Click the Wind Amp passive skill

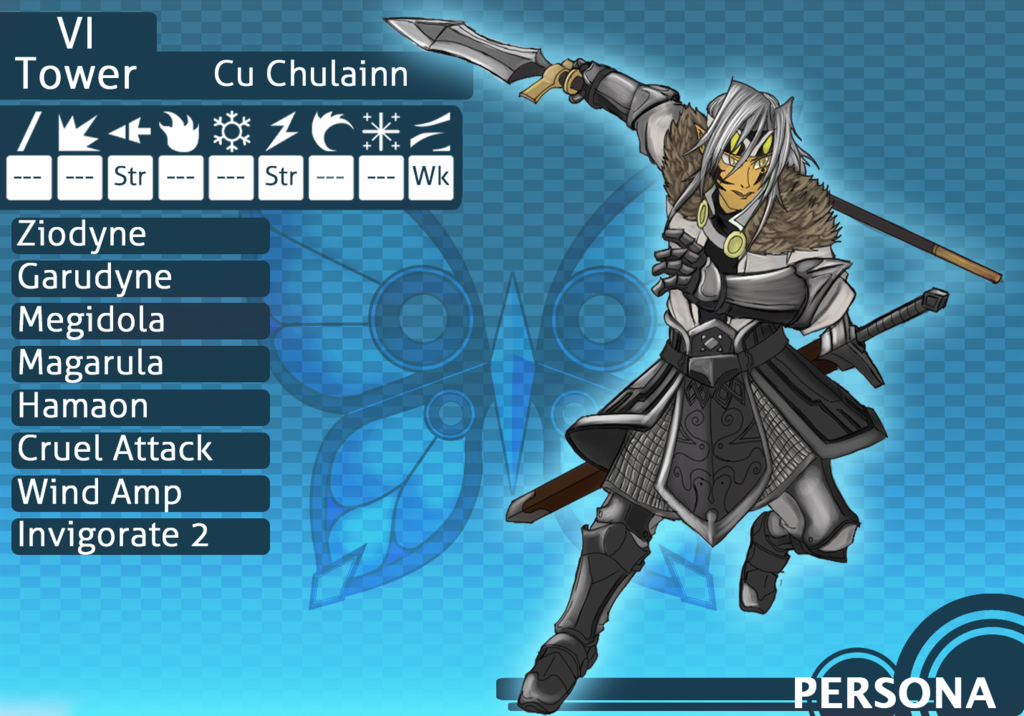(140, 493)
